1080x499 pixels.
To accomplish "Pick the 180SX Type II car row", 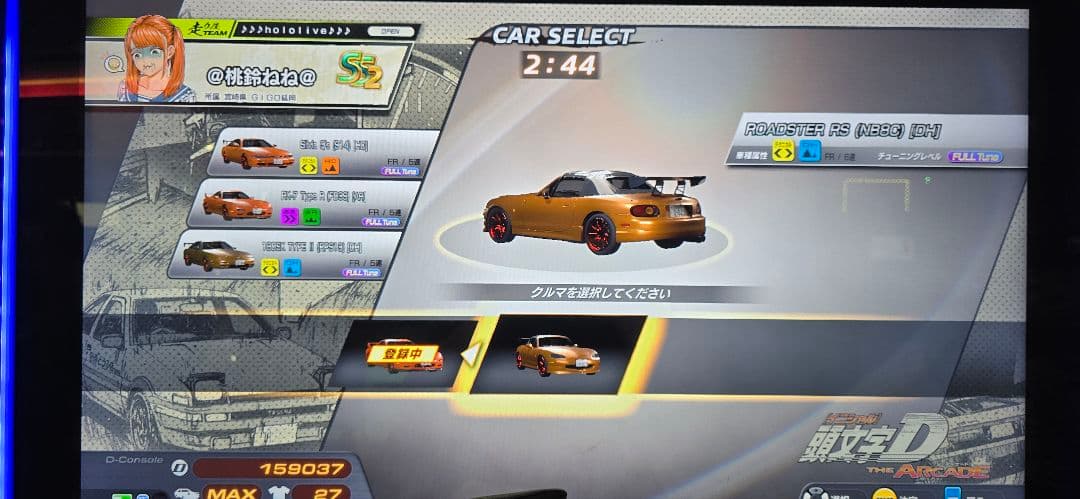I will tap(290, 254).
